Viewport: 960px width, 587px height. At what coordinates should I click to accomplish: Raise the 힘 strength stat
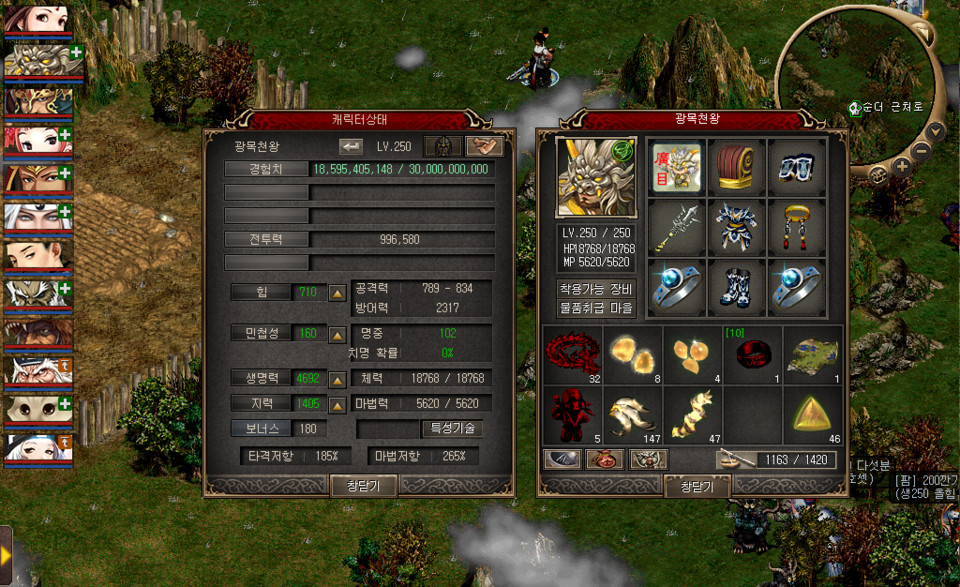click(338, 292)
